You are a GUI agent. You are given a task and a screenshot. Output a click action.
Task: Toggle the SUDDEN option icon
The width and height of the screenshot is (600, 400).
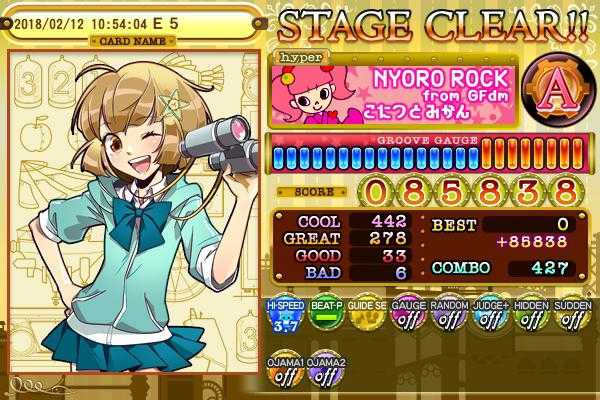point(571,318)
